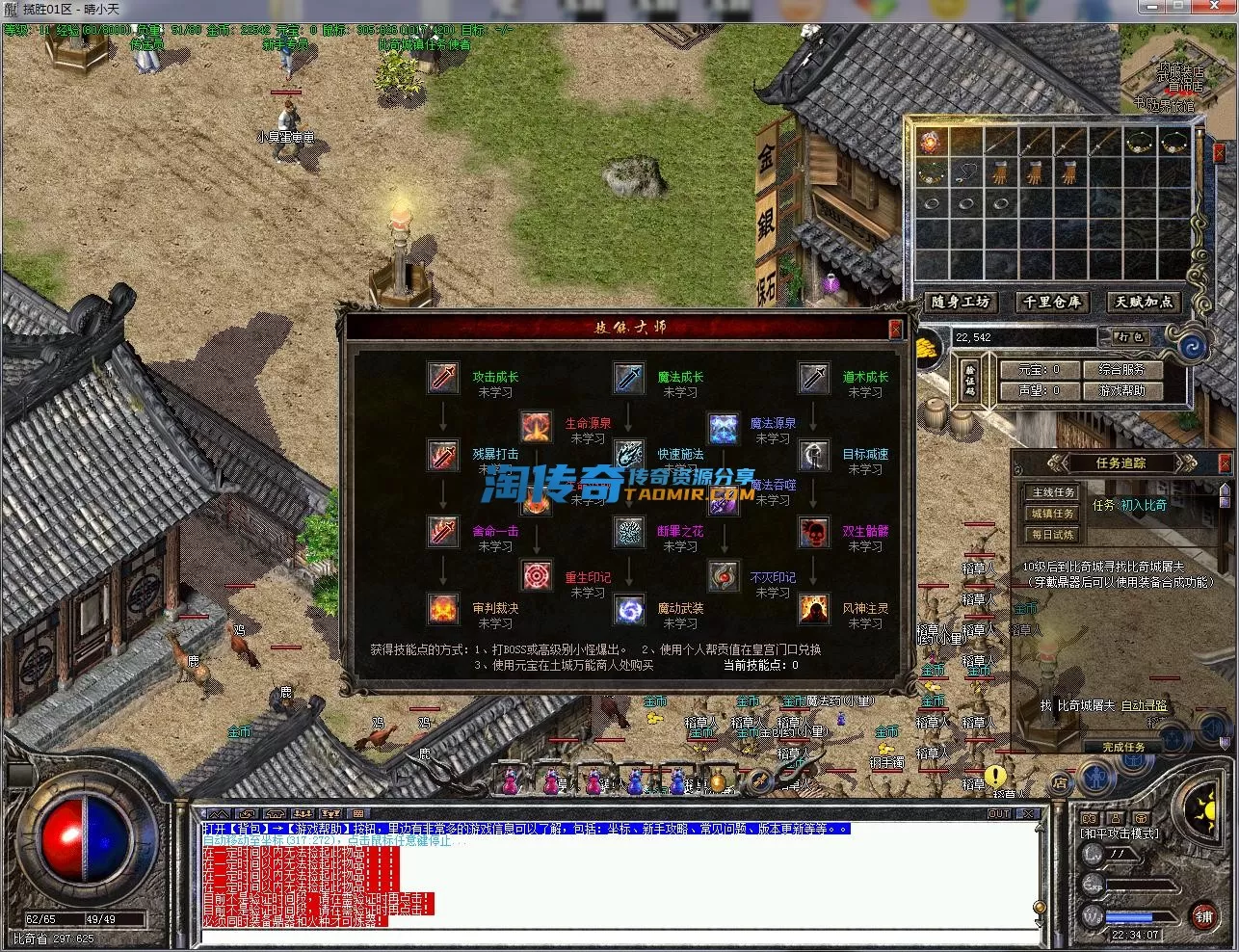Open 天赋加点 talent points

1144,303
